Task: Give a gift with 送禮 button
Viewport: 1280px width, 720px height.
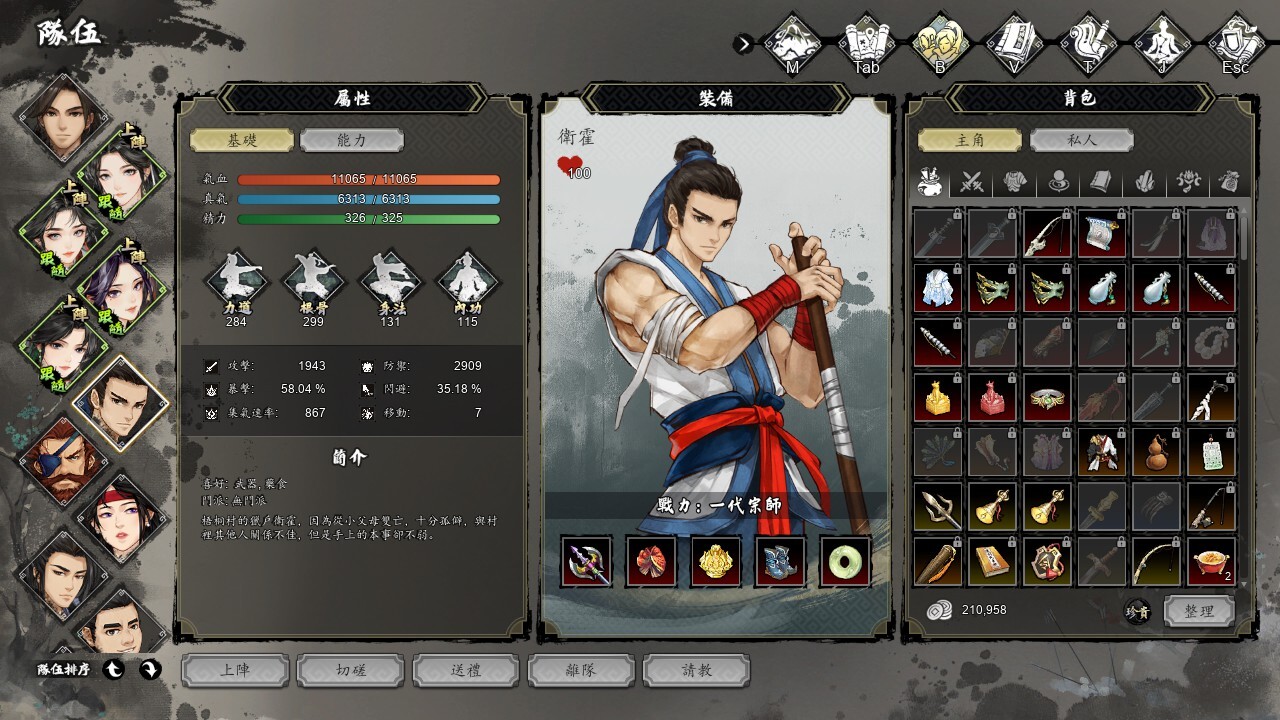Action: tap(466, 670)
